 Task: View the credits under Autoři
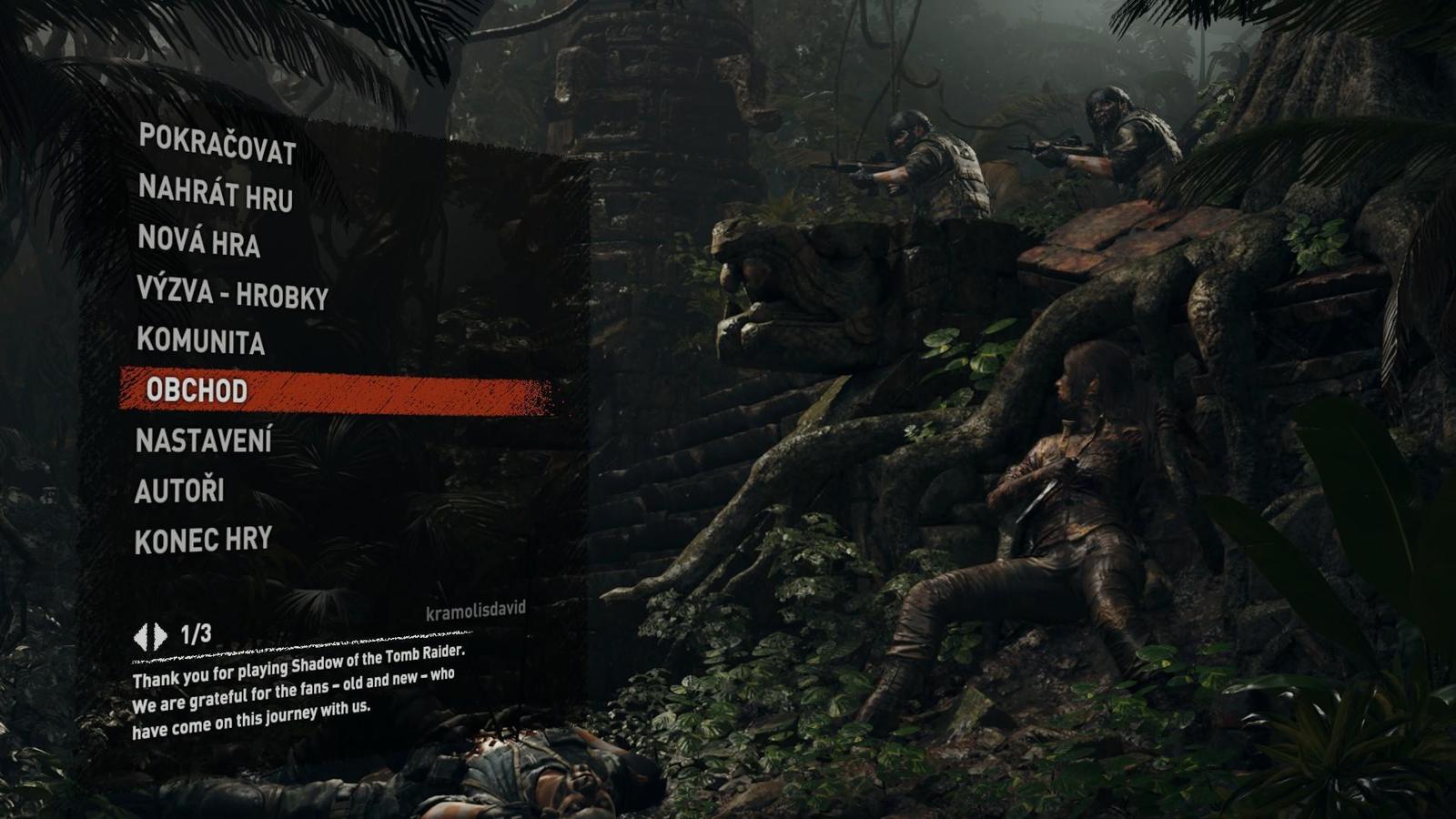coord(182,491)
